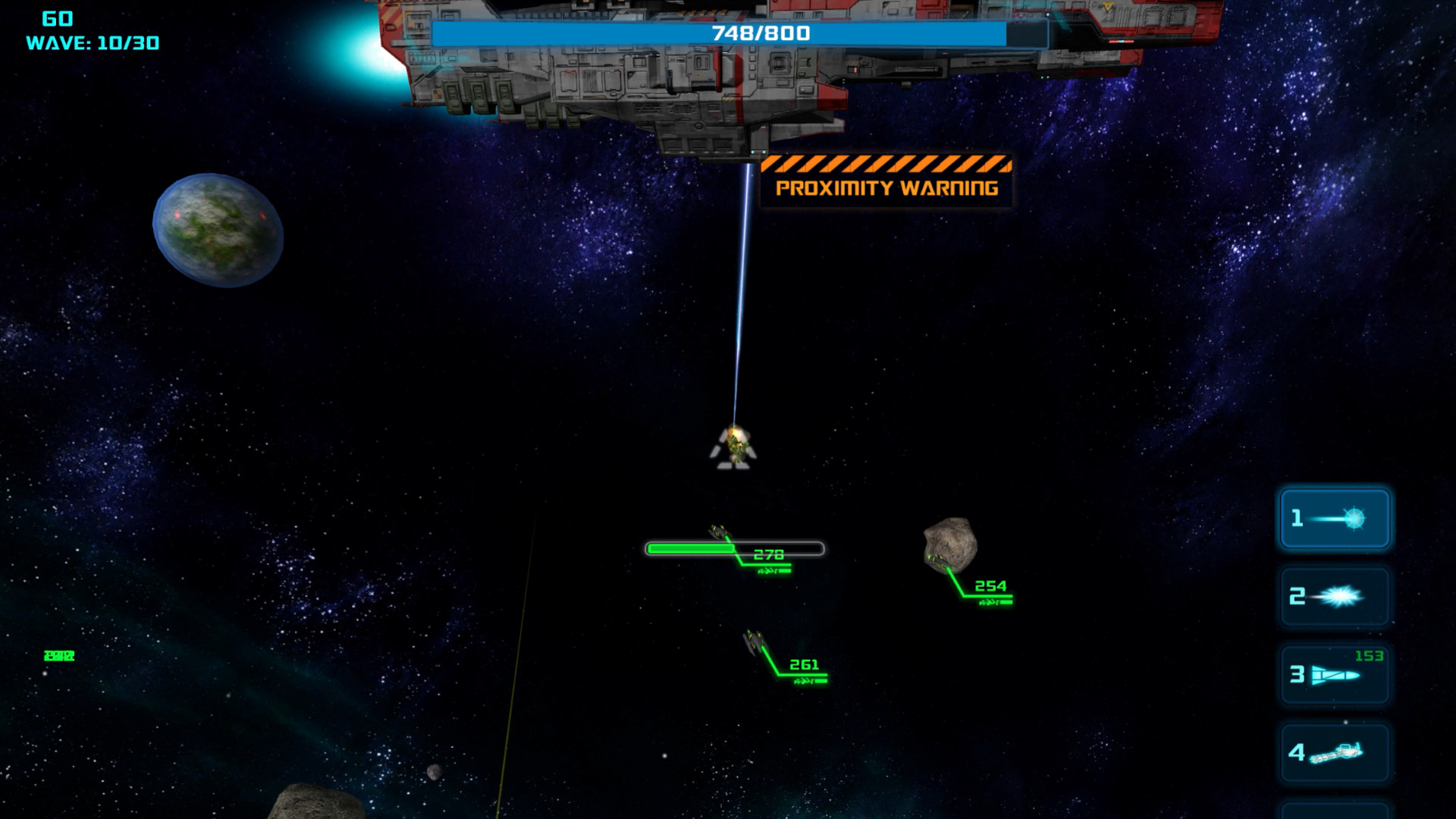
Task: Select the enemy fighter with 261 health
Action: (x=755, y=642)
